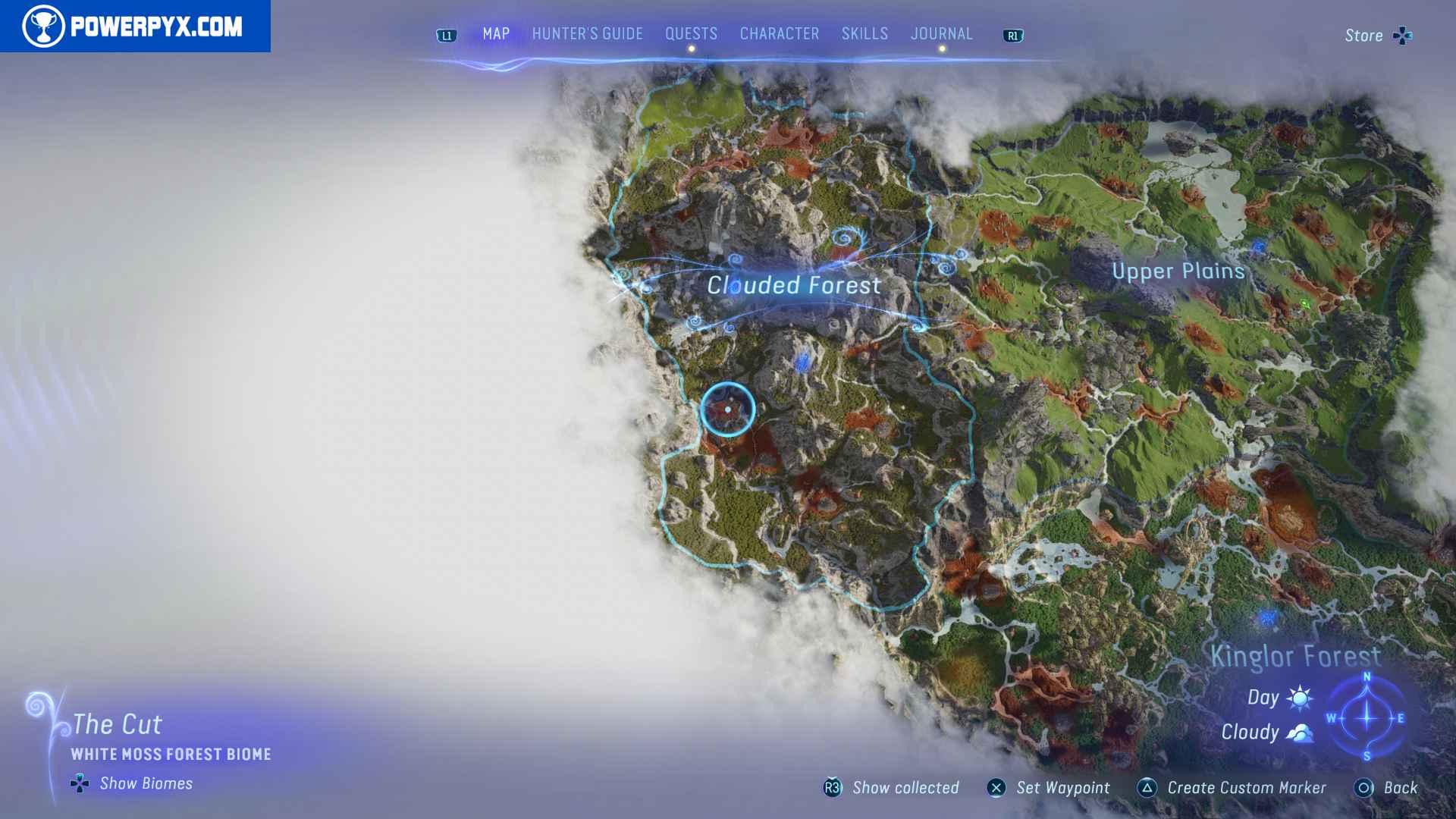Select the SKILLS tab
Image resolution: width=1456 pixels, height=819 pixels.
864,33
